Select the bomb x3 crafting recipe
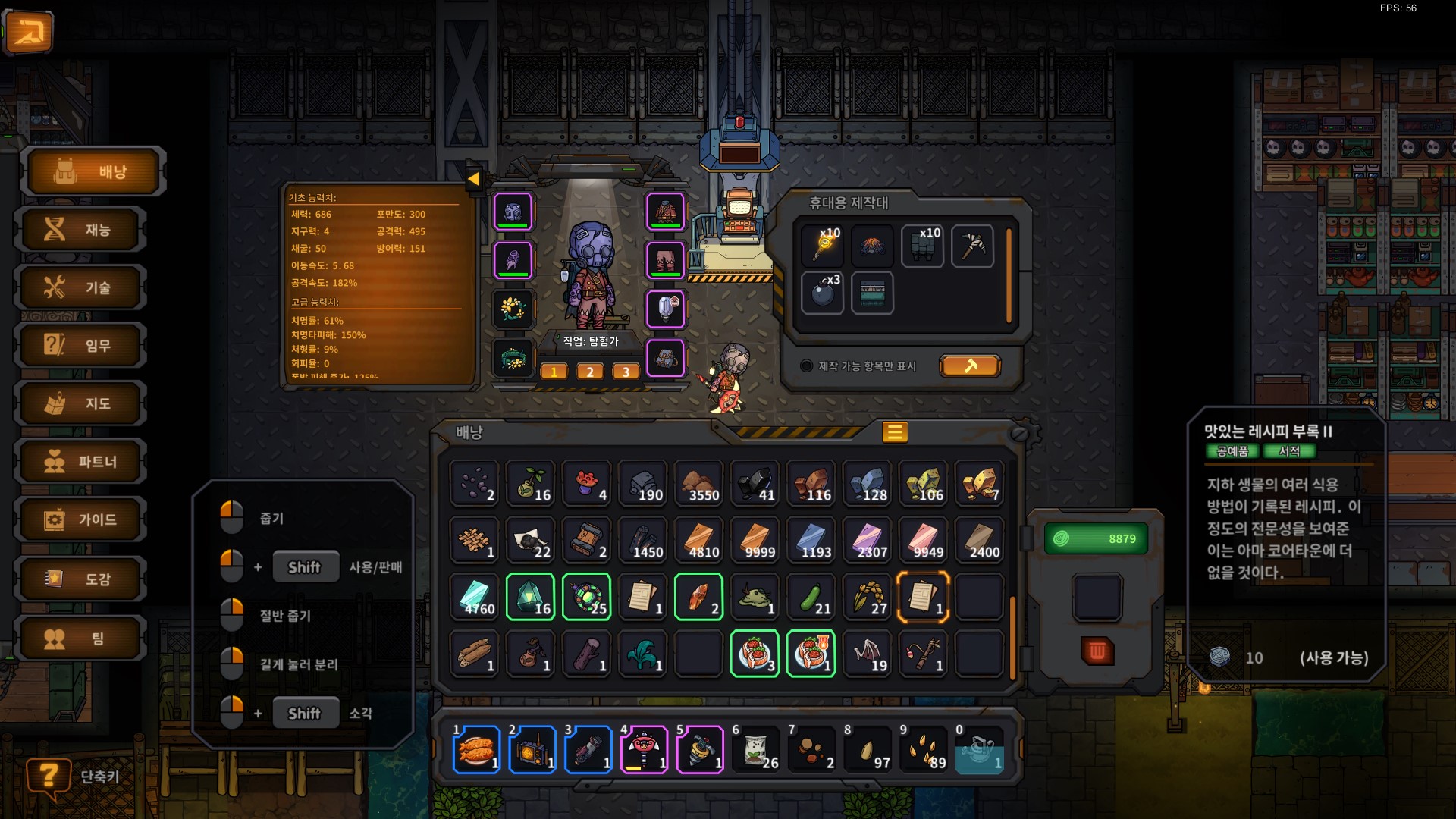Screen dimensions: 1456x819 pyautogui.click(x=823, y=293)
